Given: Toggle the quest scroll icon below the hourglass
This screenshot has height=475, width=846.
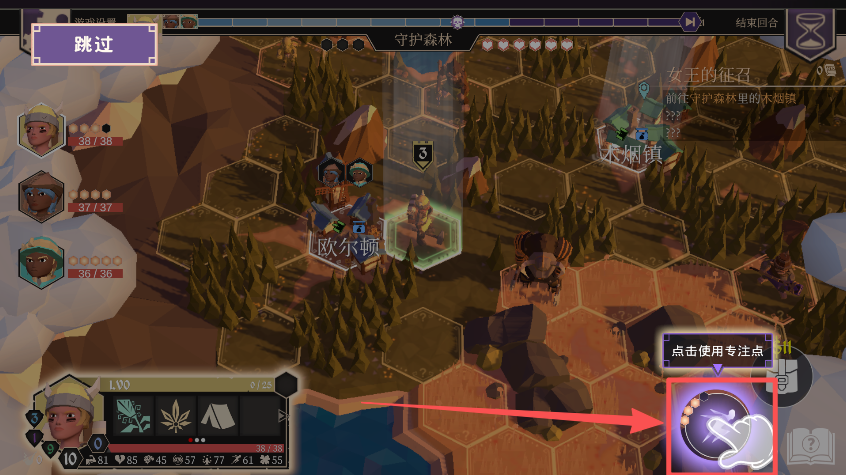Looking at the screenshot, I should (x=826, y=70).
